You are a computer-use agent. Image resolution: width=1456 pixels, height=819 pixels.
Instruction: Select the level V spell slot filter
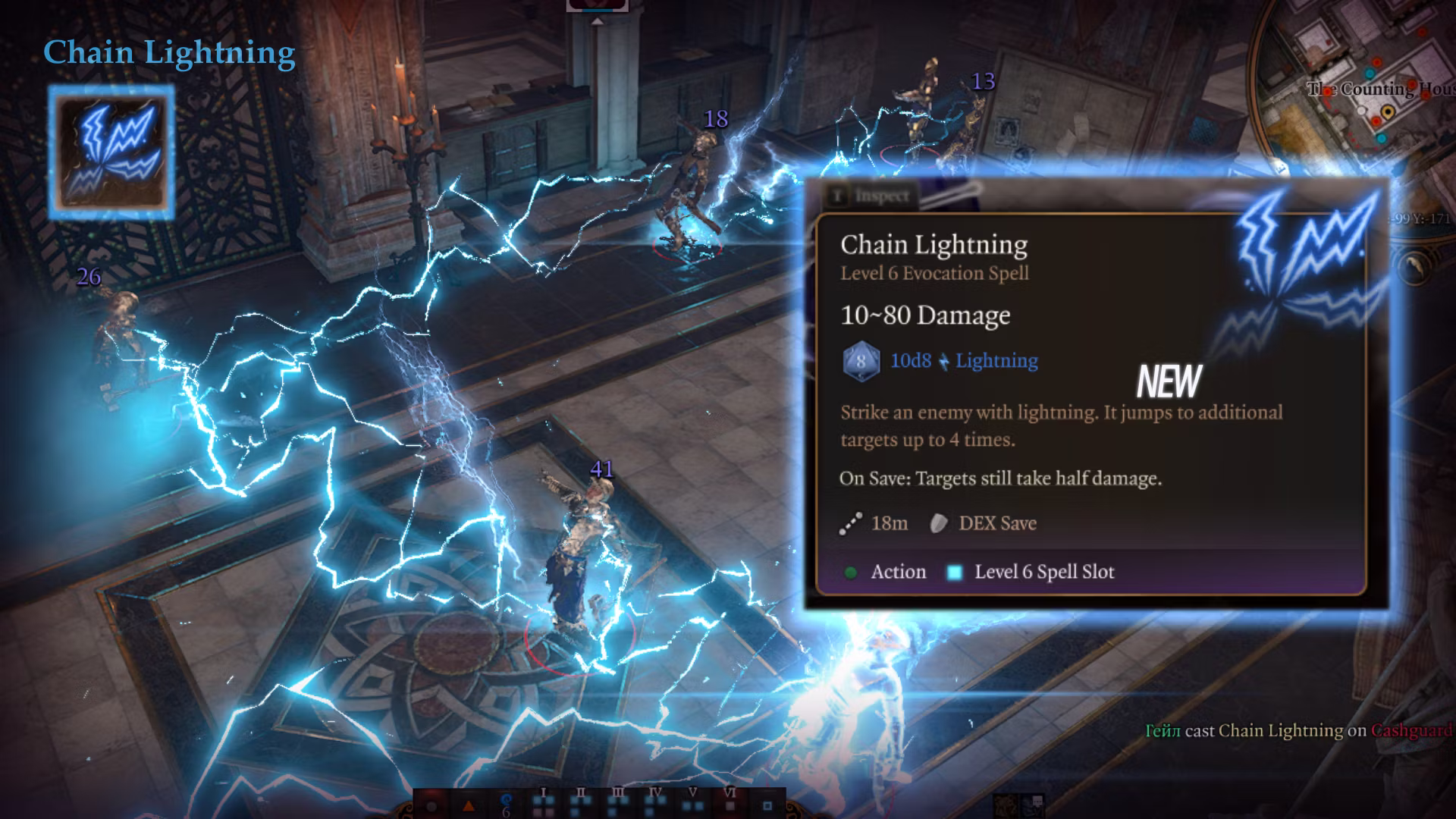(x=692, y=802)
